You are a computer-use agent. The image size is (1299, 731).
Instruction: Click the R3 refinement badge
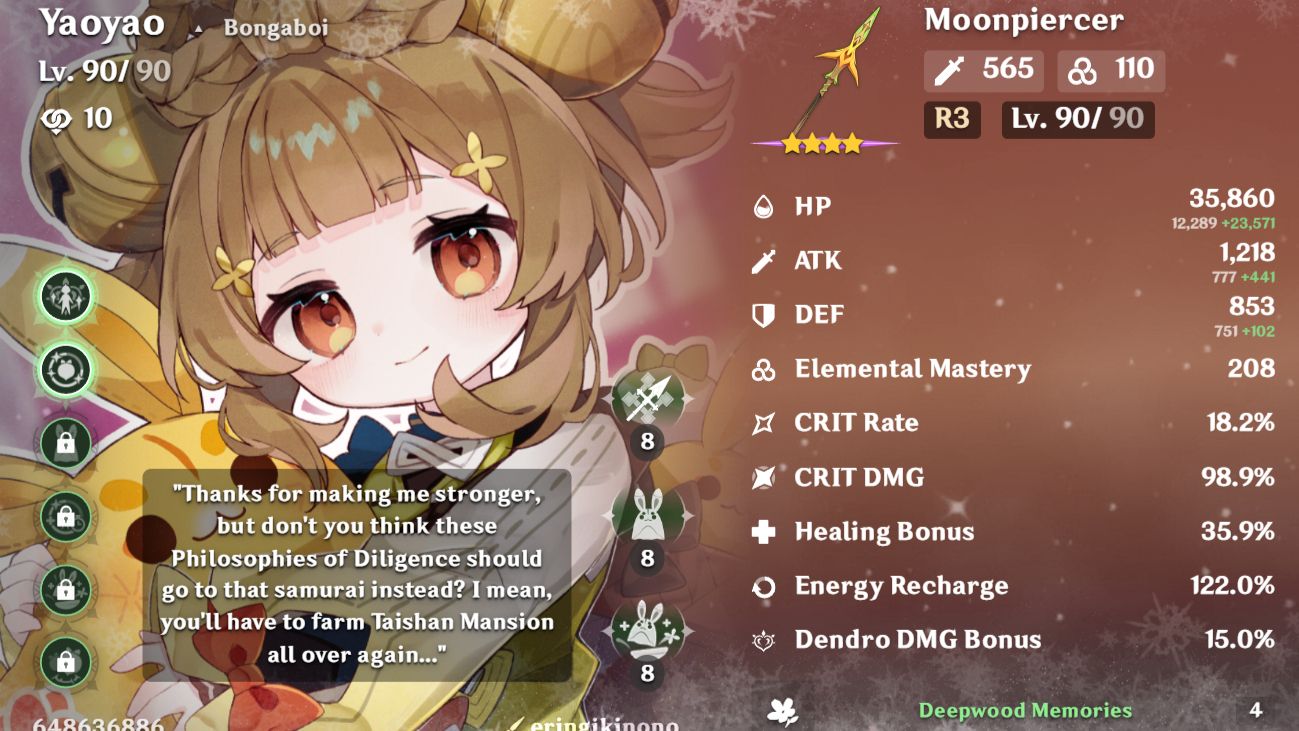pos(951,120)
